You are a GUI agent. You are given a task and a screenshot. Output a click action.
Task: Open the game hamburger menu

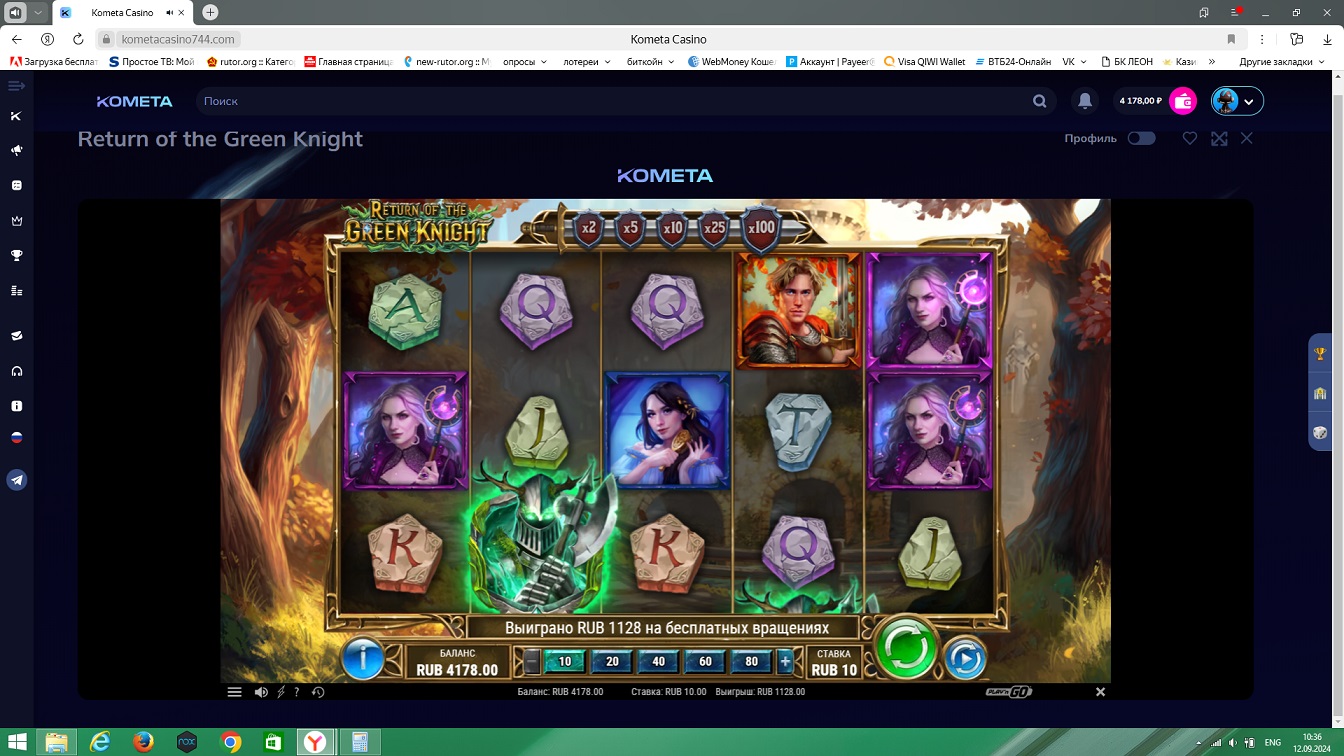tap(235, 692)
